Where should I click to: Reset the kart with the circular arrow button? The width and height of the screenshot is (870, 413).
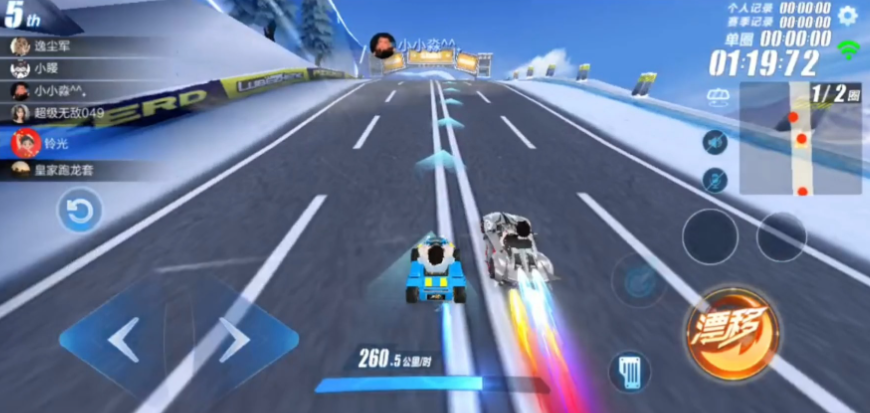(x=80, y=211)
